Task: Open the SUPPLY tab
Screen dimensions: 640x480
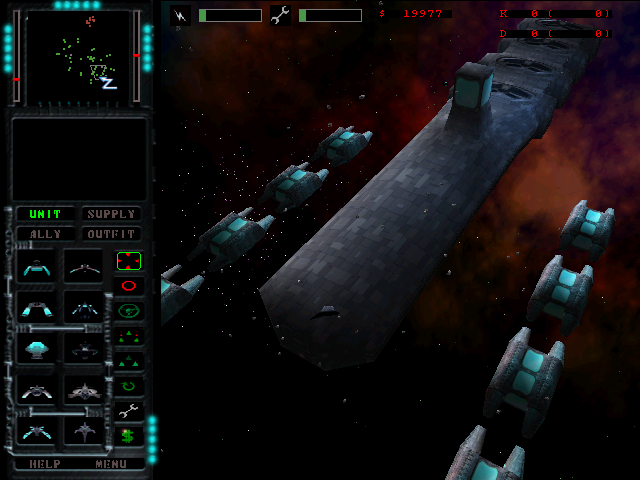Action: pyautogui.click(x=110, y=214)
